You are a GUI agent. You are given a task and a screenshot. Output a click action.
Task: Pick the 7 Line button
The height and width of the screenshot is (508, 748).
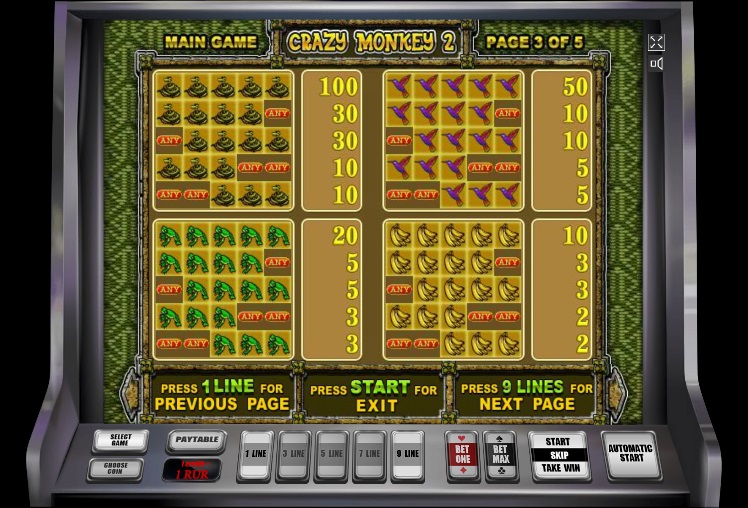point(370,454)
